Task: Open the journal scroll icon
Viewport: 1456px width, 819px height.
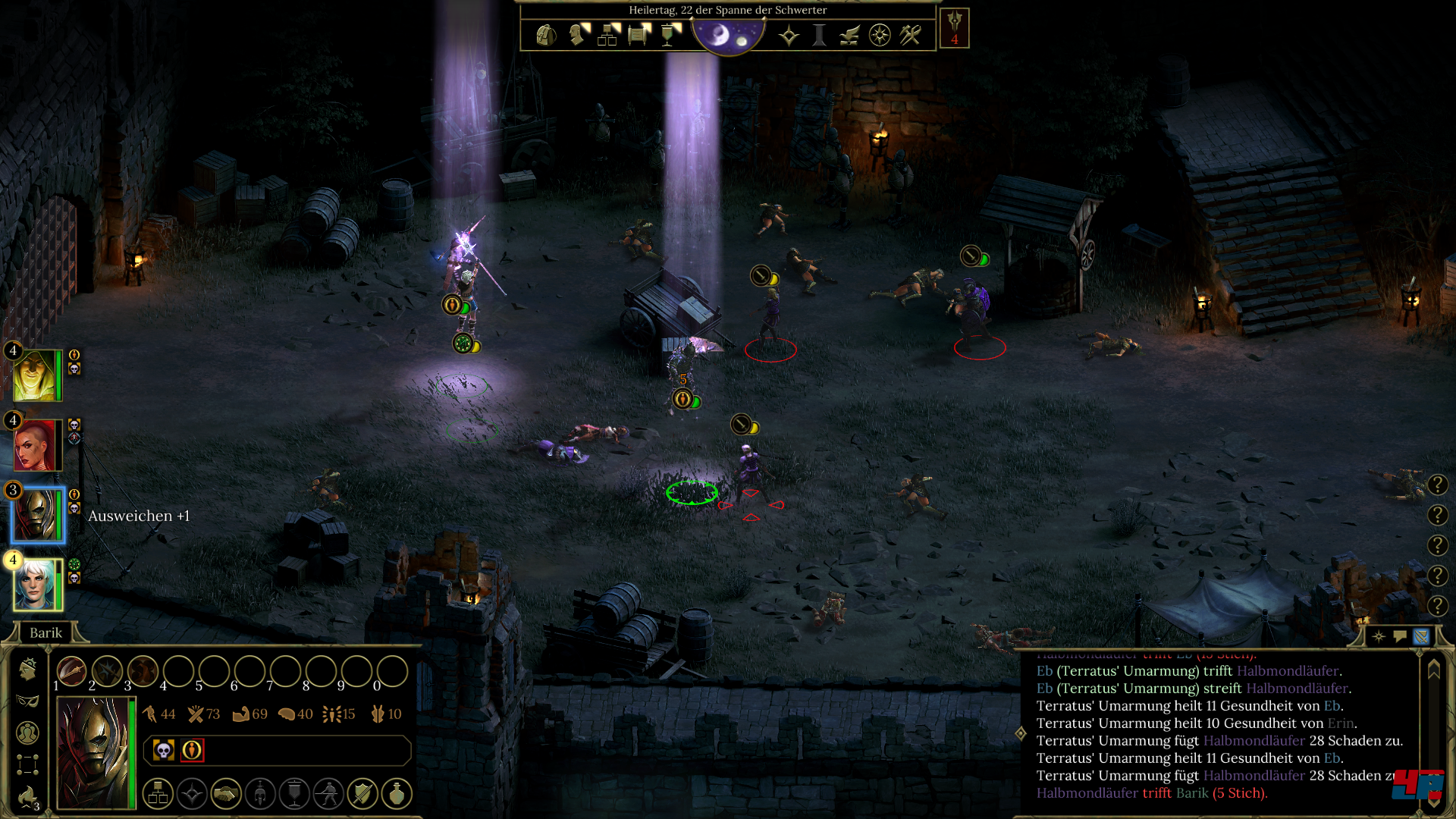Action: (x=639, y=35)
